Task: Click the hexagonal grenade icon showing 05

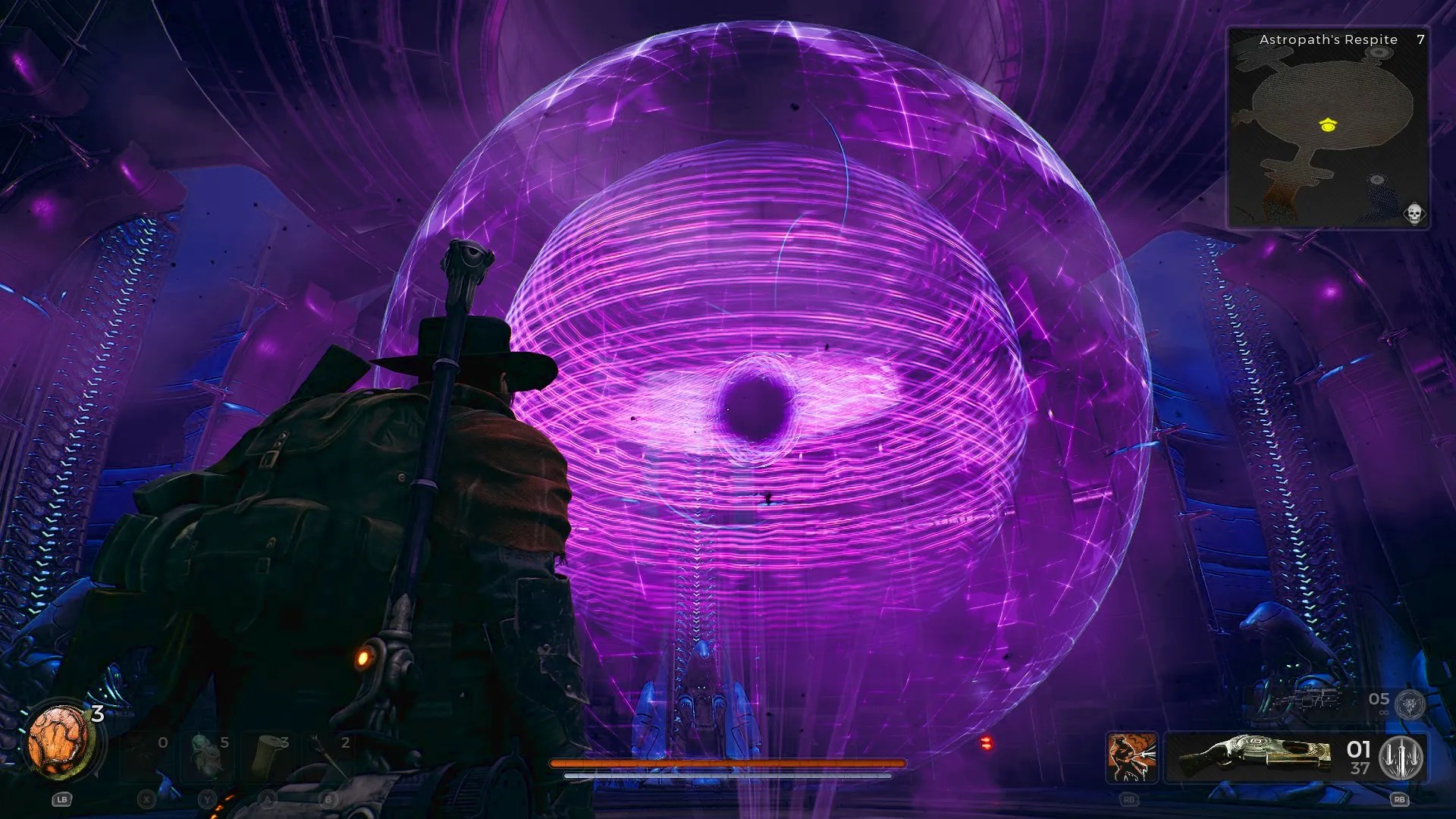Action: (x=1409, y=704)
